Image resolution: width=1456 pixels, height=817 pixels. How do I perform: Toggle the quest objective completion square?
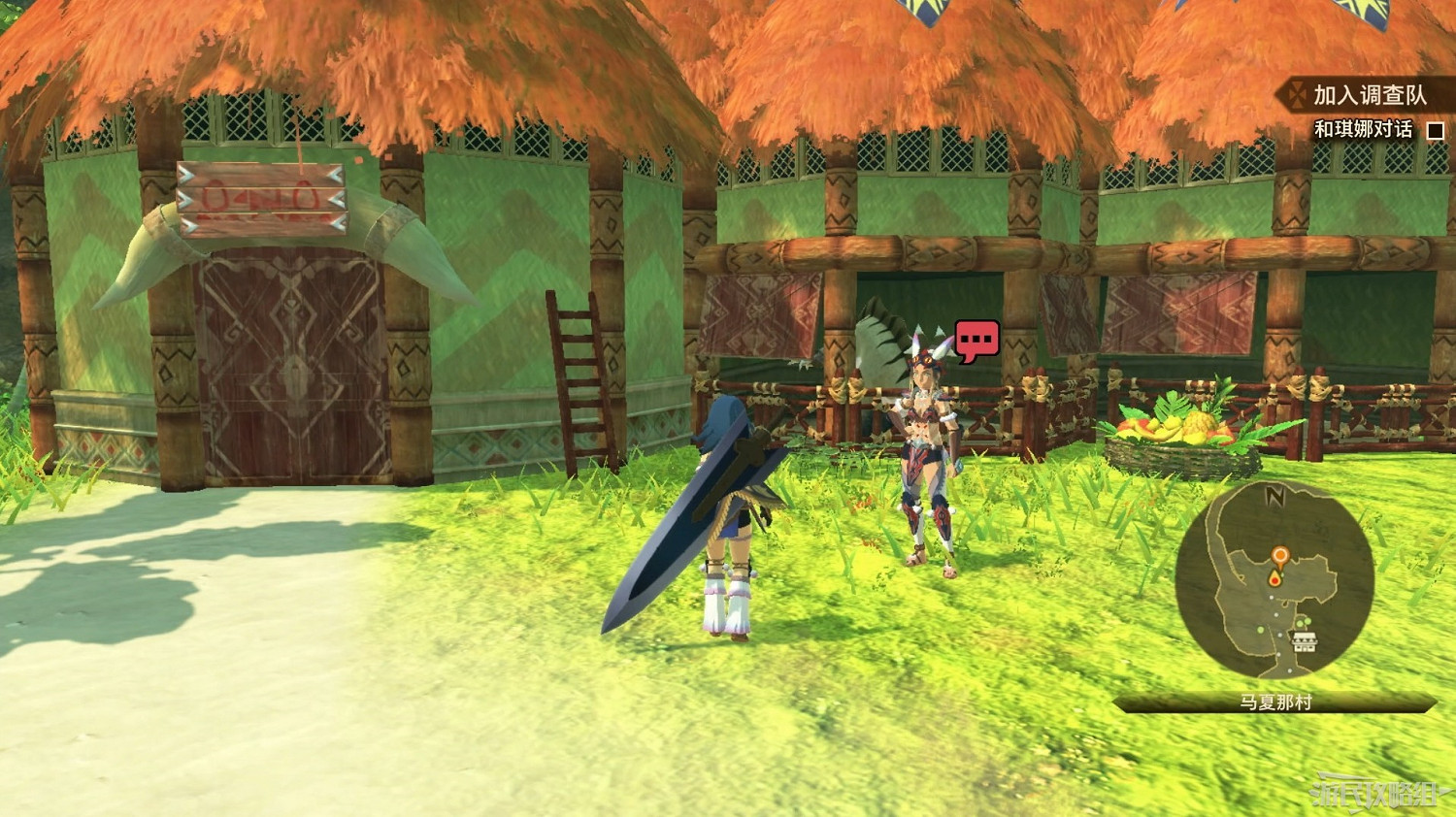point(1436,130)
